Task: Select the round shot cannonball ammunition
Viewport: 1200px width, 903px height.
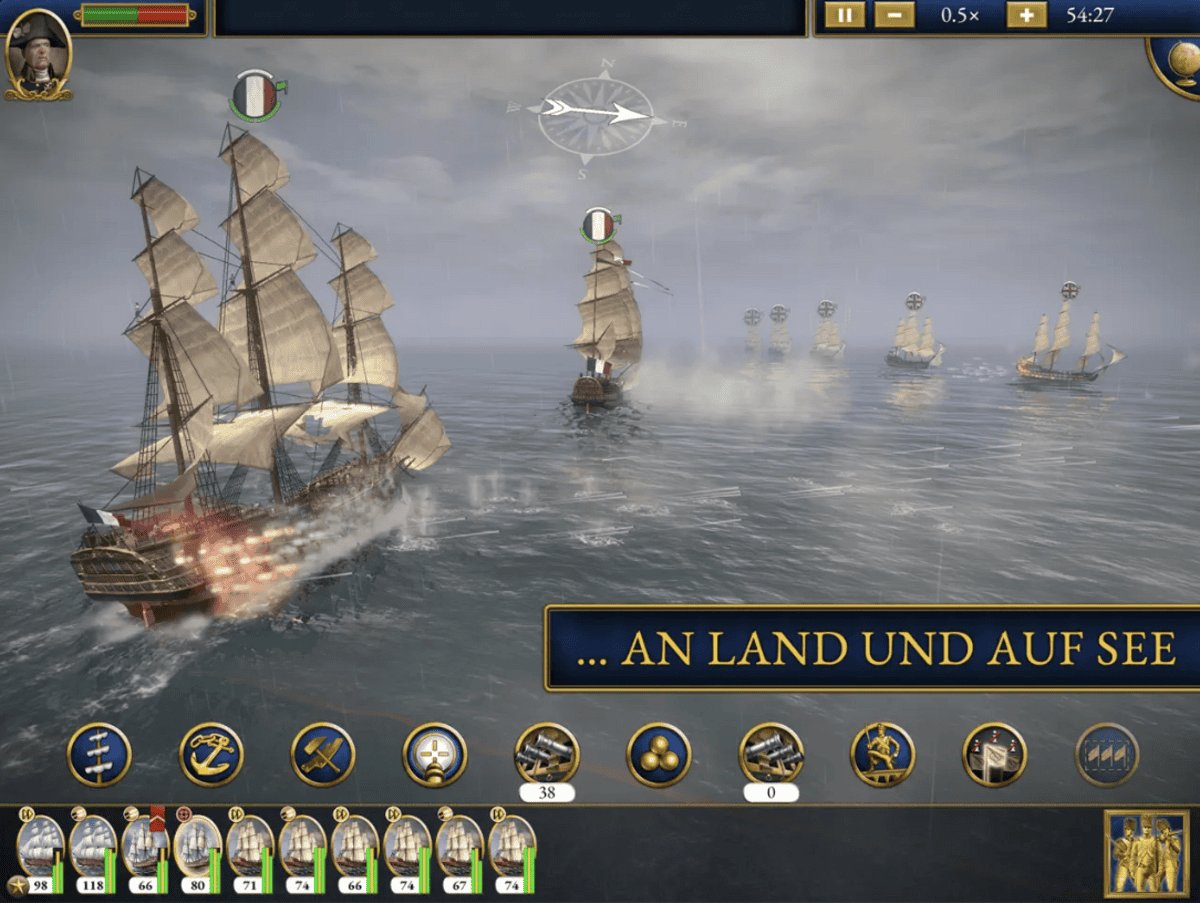Action: tap(659, 754)
